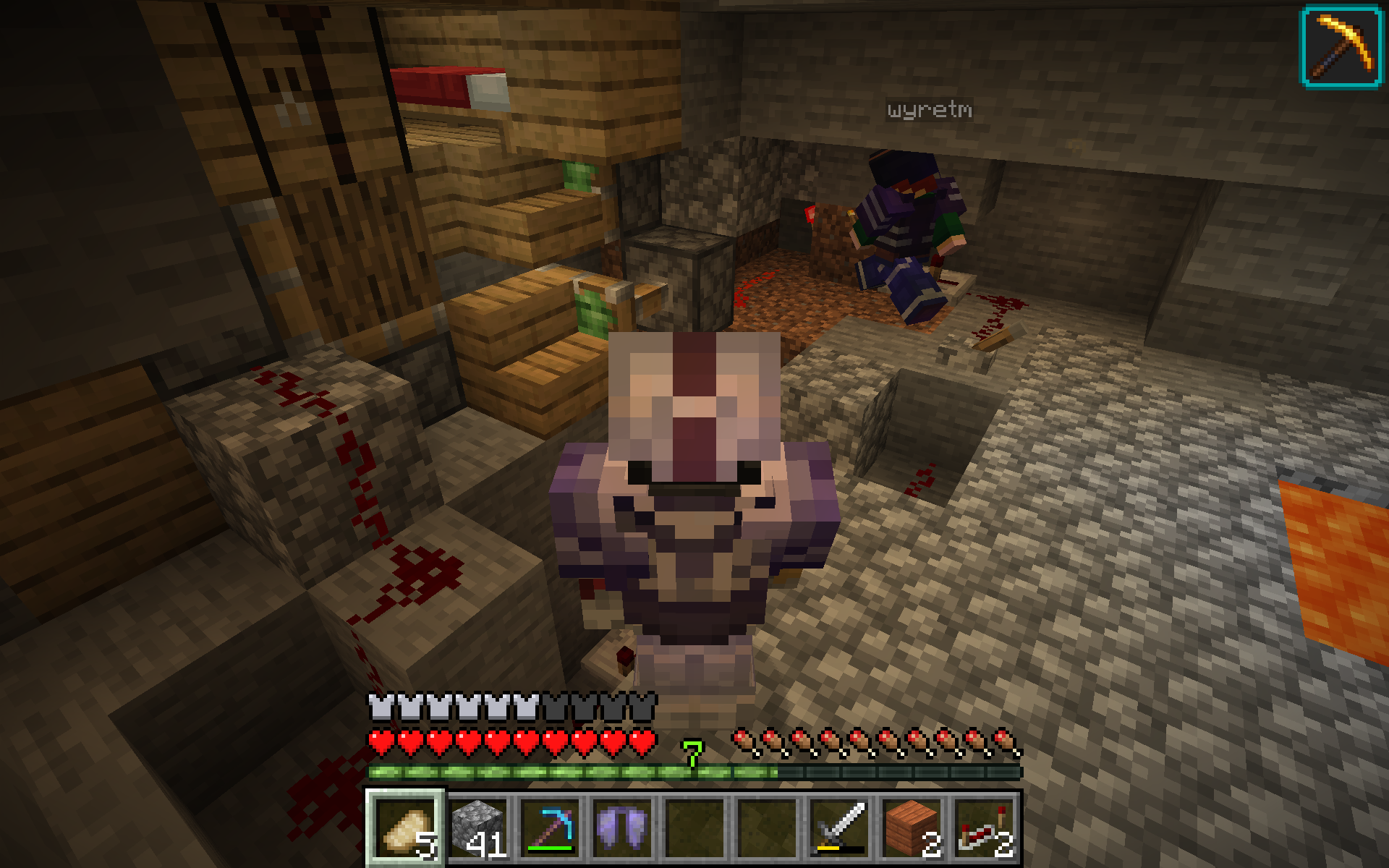Select the bread stack in the hotbar
Image resolution: width=1389 pixels, height=868 pixels.
click(405, 827)
